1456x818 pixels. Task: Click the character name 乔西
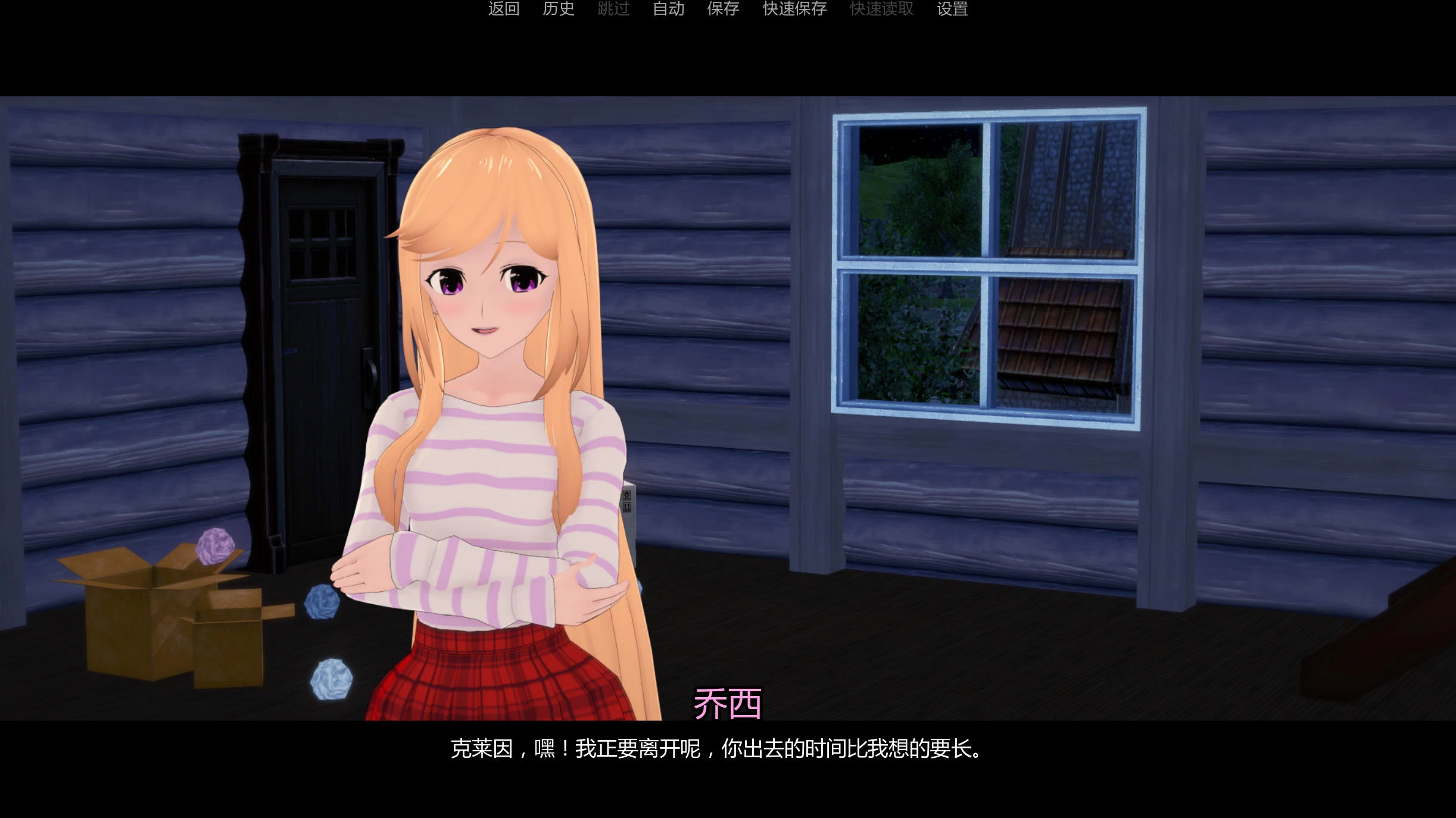728,702
